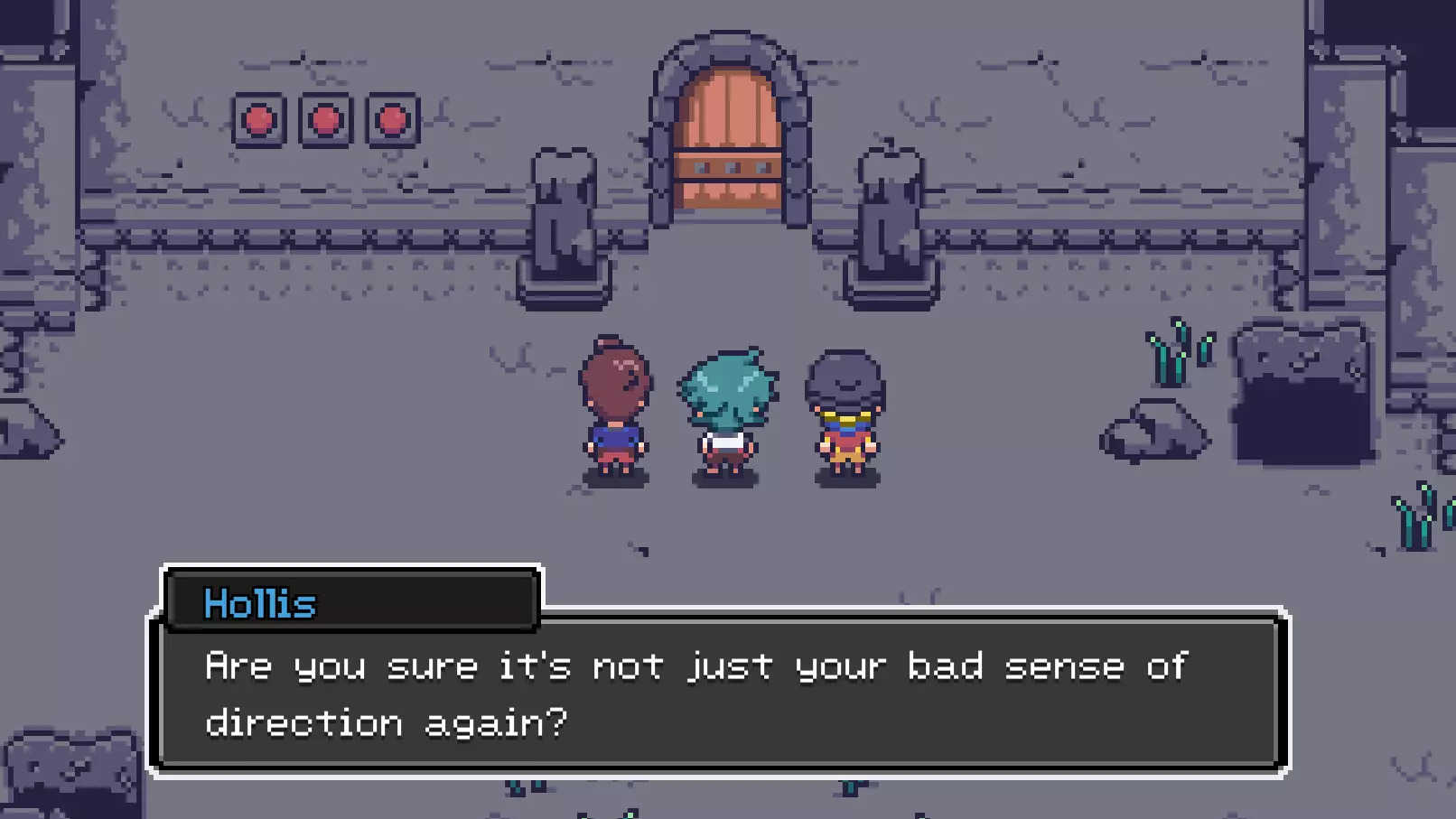The width and height of the screenshot is (1456, 819).
Task: Advance Hollis's dialogue text box
Action: point(719,693)
